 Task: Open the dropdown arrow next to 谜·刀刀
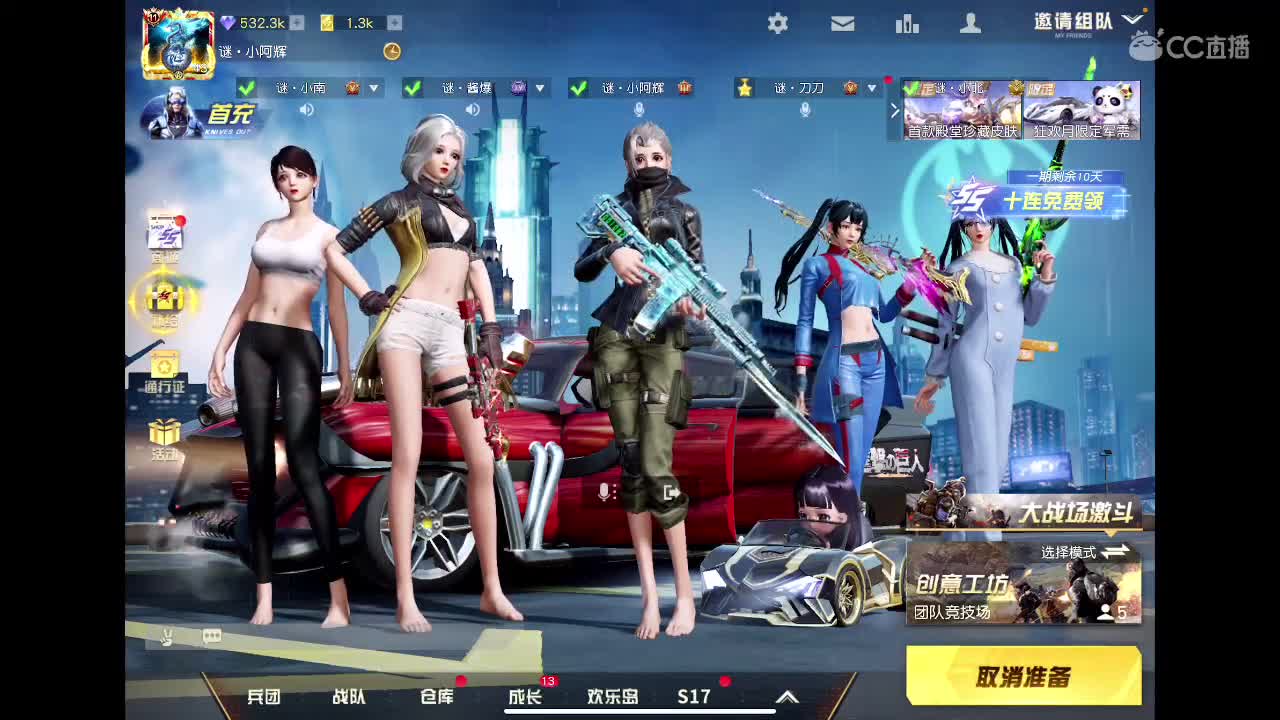click(x=872, y=88)
